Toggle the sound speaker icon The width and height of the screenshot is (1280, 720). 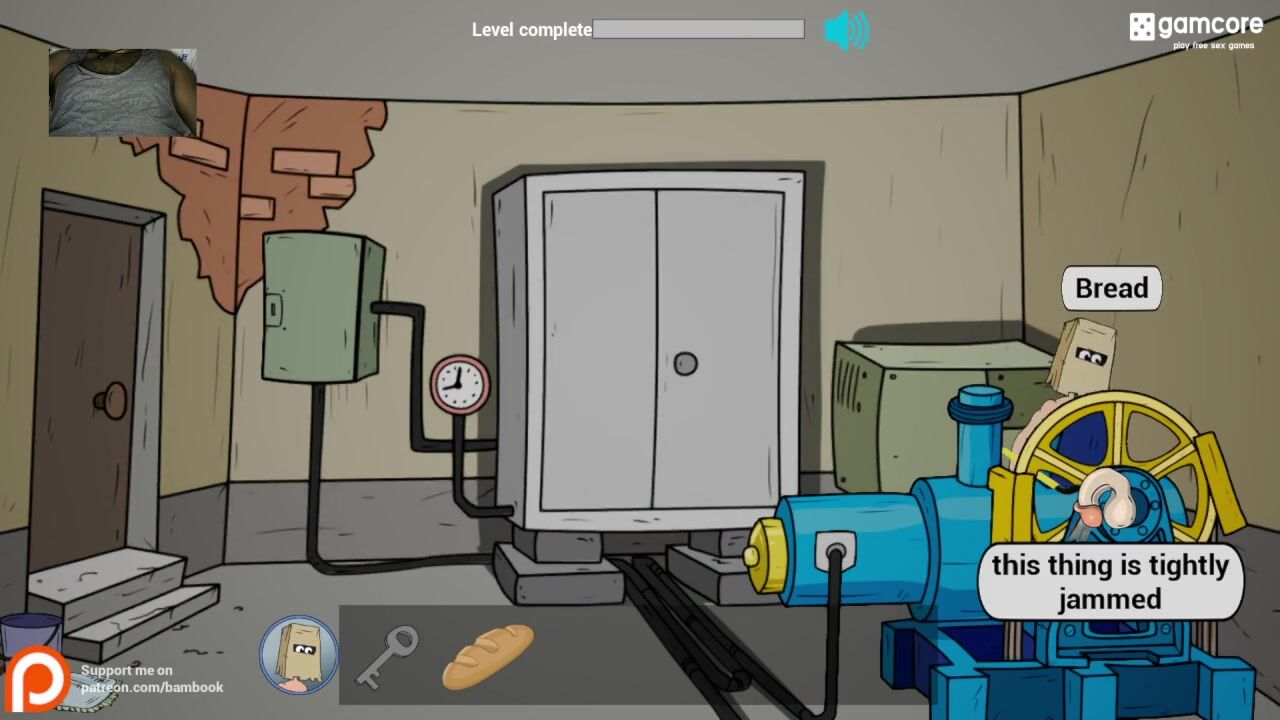point(846,30)
